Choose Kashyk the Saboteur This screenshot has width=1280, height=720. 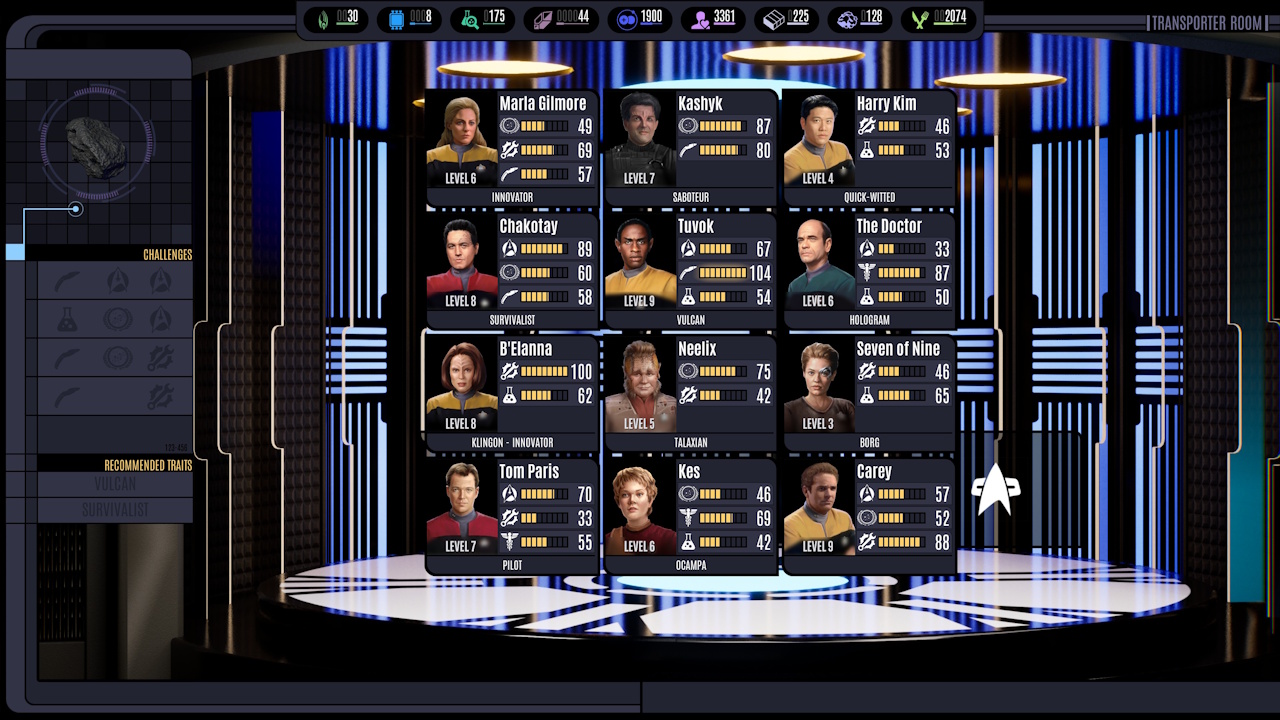tap(690, 148)
